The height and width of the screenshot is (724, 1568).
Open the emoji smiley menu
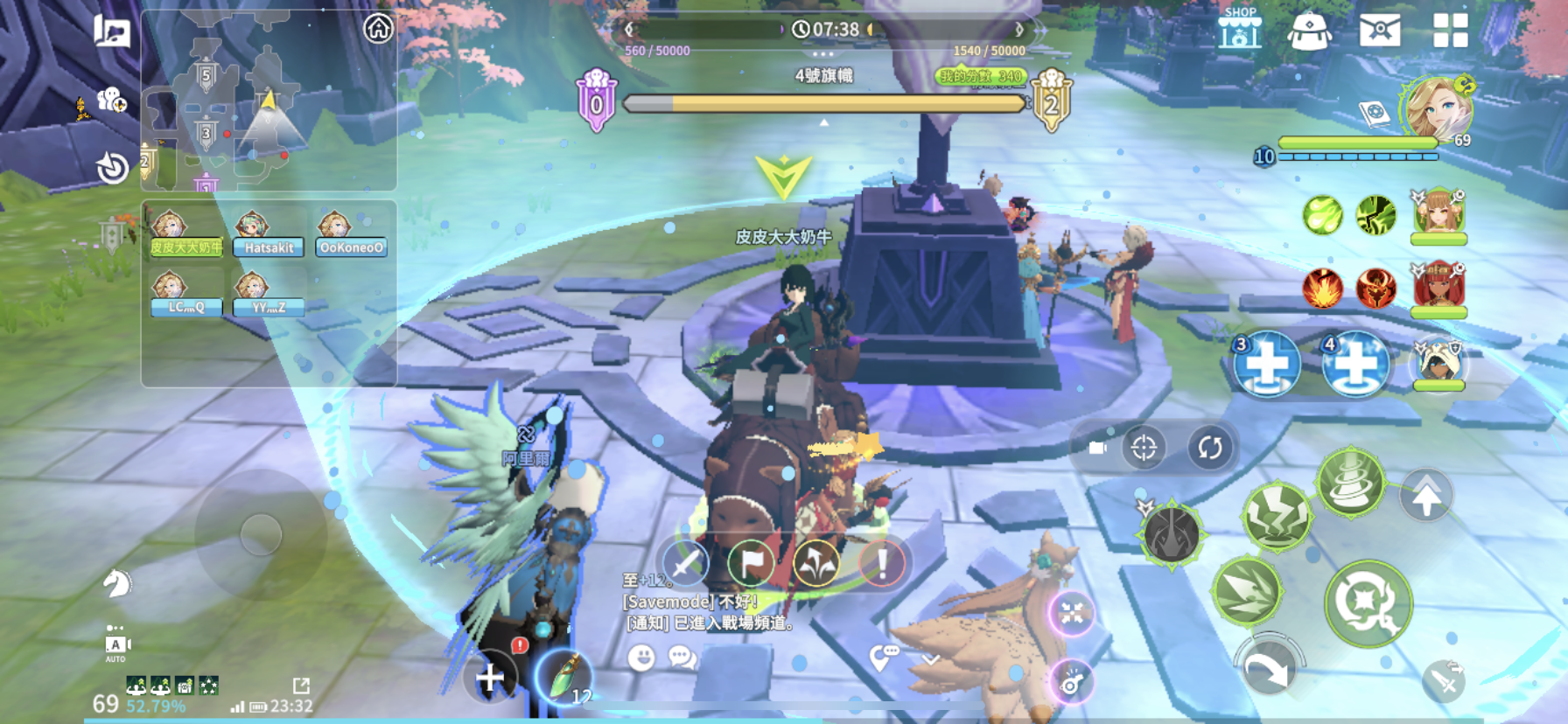(x=641, y=658)
